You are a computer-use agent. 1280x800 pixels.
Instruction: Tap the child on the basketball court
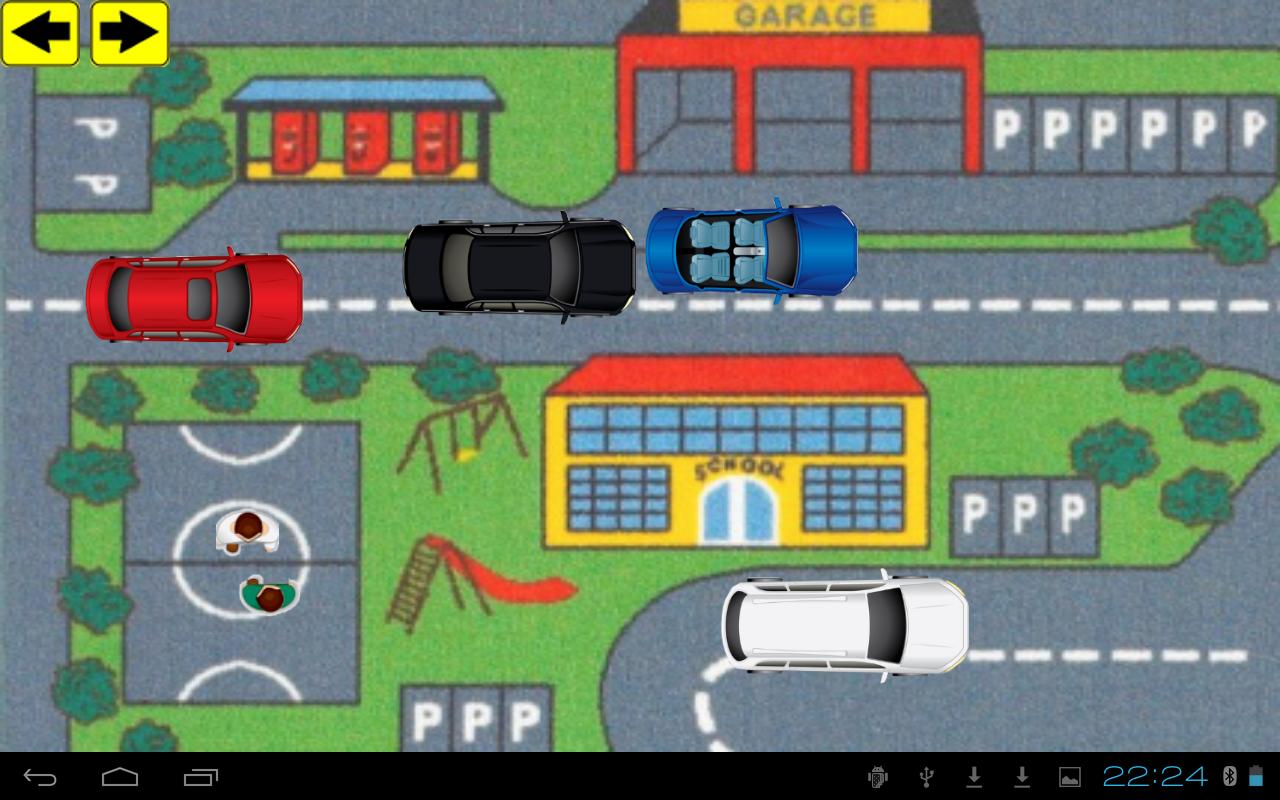coord(245,532)
